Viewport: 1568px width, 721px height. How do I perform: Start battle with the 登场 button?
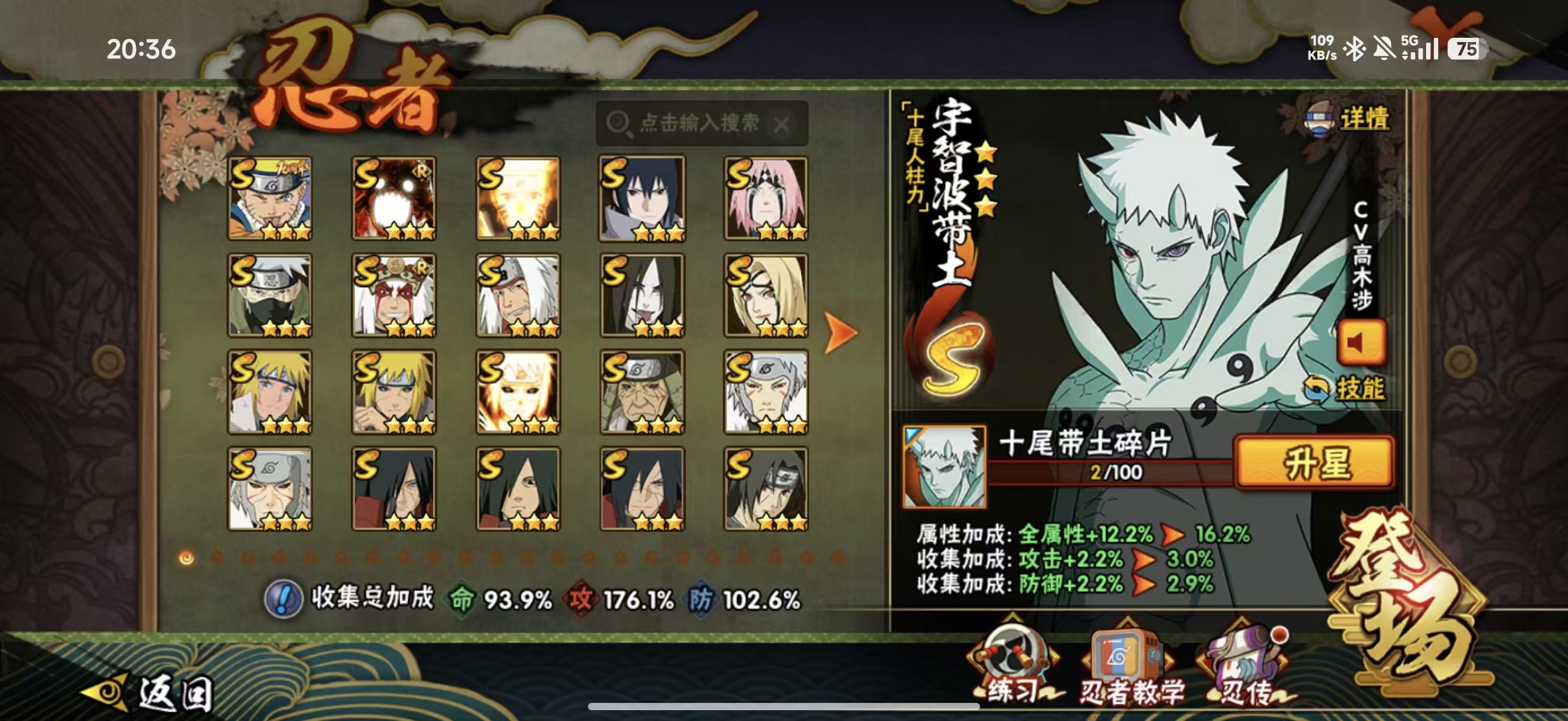tap(1406, 599)
